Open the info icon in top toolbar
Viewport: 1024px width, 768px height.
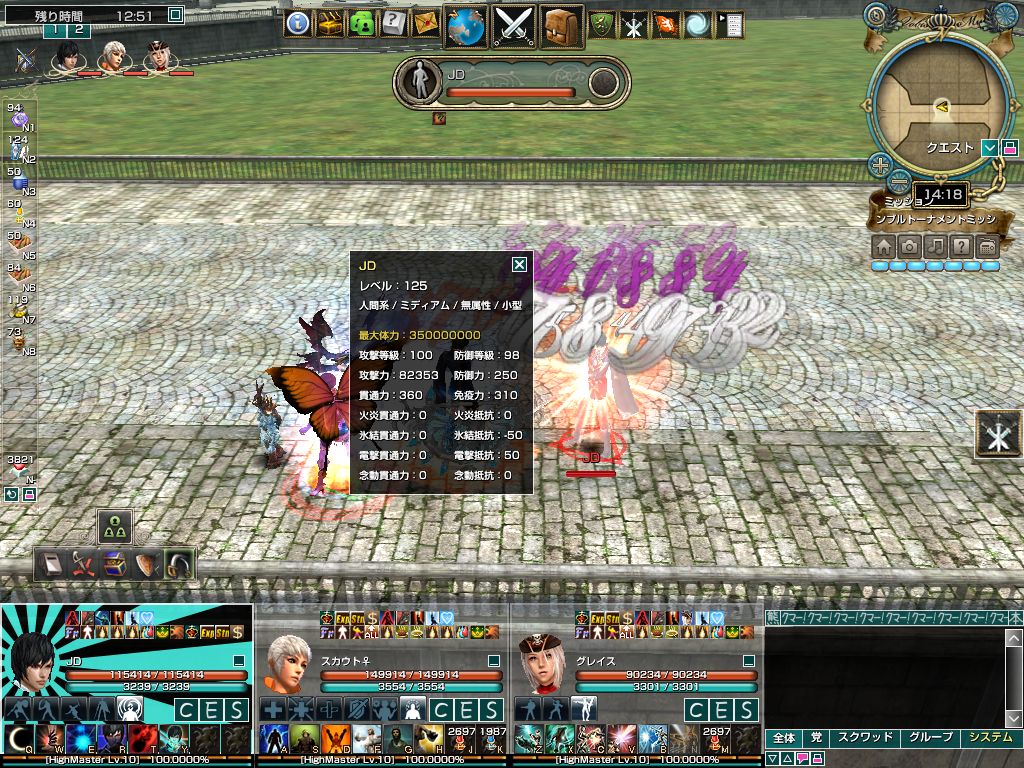coord(297,23)
